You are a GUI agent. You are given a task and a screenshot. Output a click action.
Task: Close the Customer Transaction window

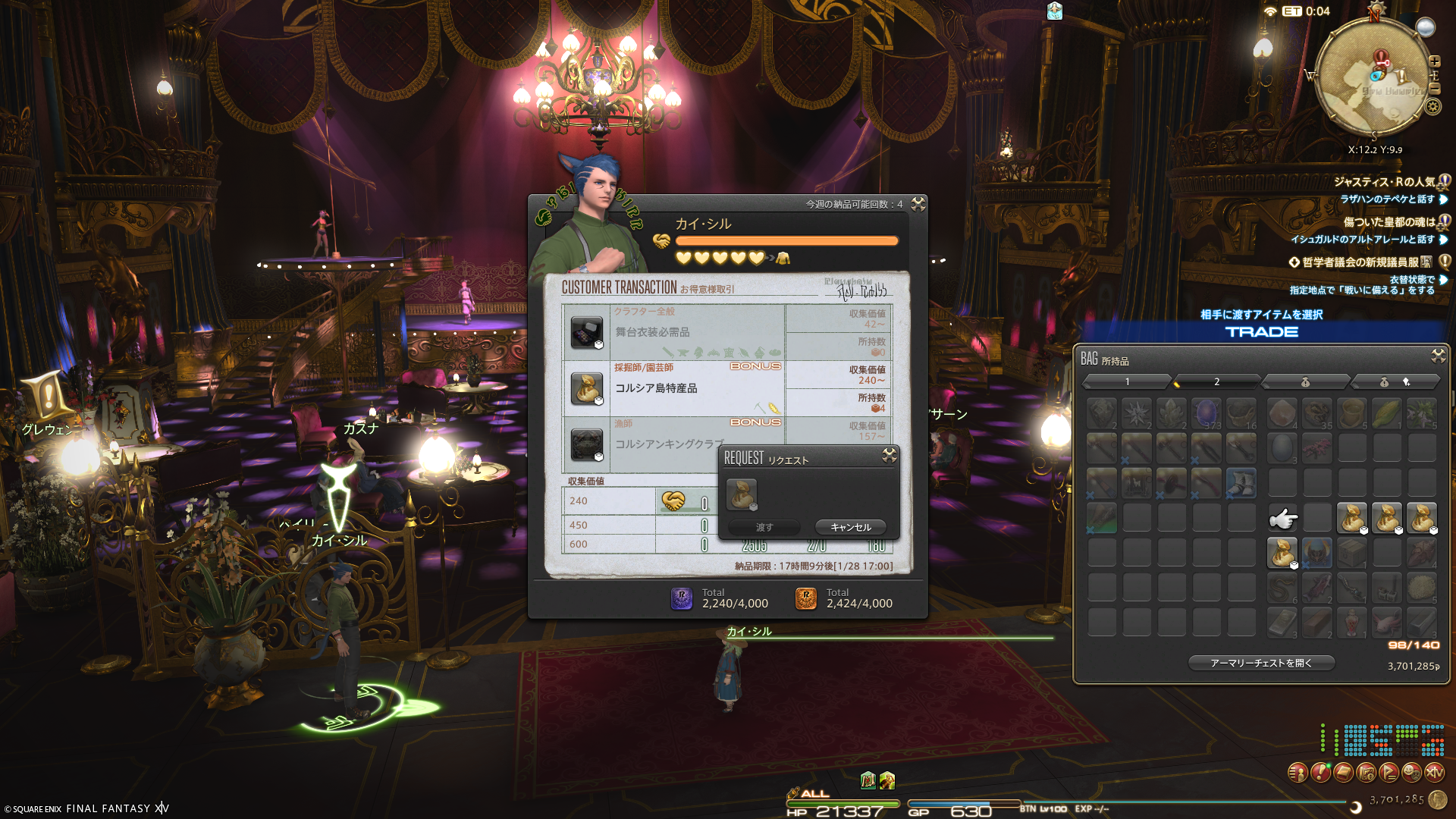(918, 204)
